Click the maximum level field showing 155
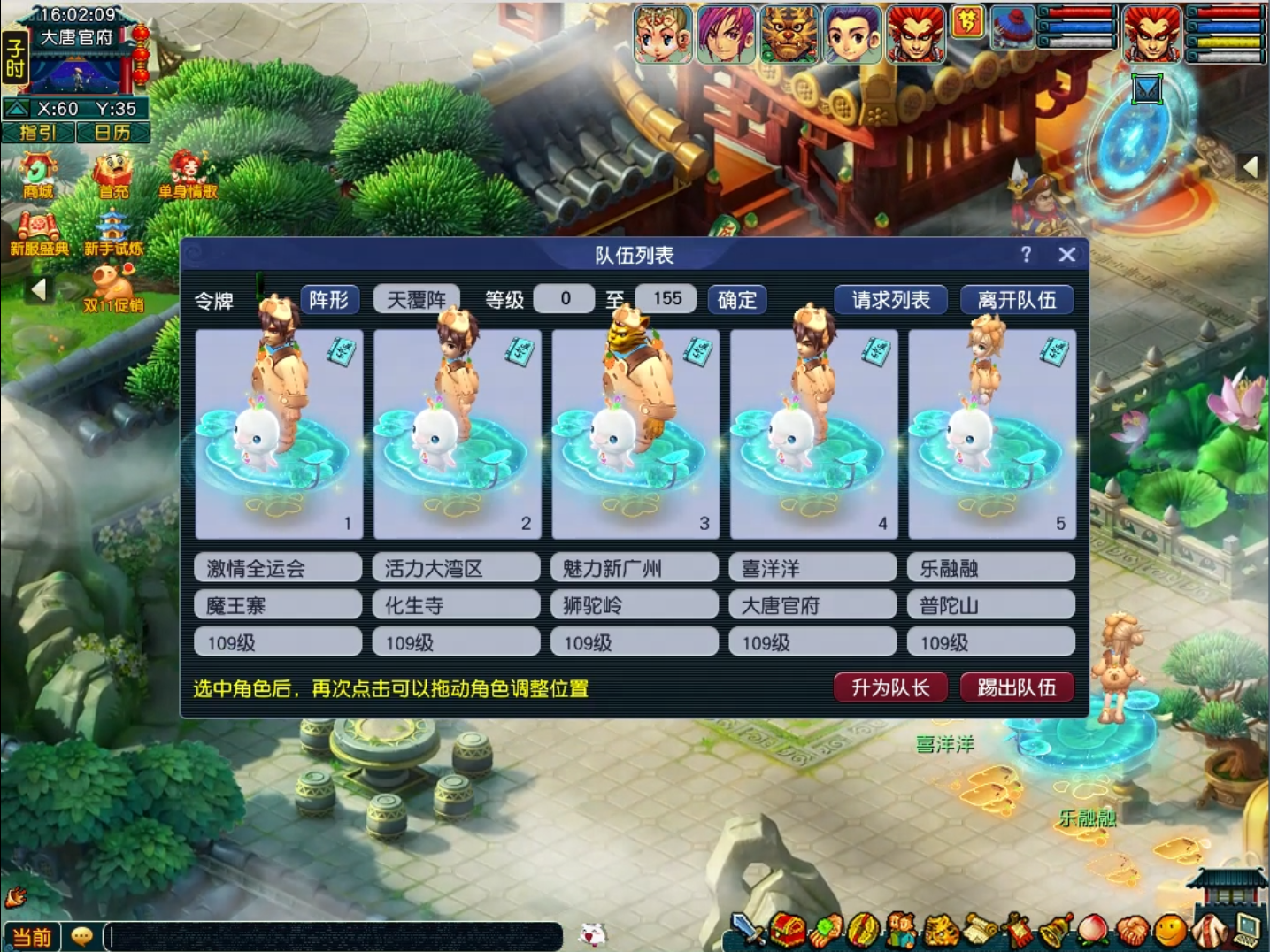Screen dimensions: 1270x952 (666, 299)
